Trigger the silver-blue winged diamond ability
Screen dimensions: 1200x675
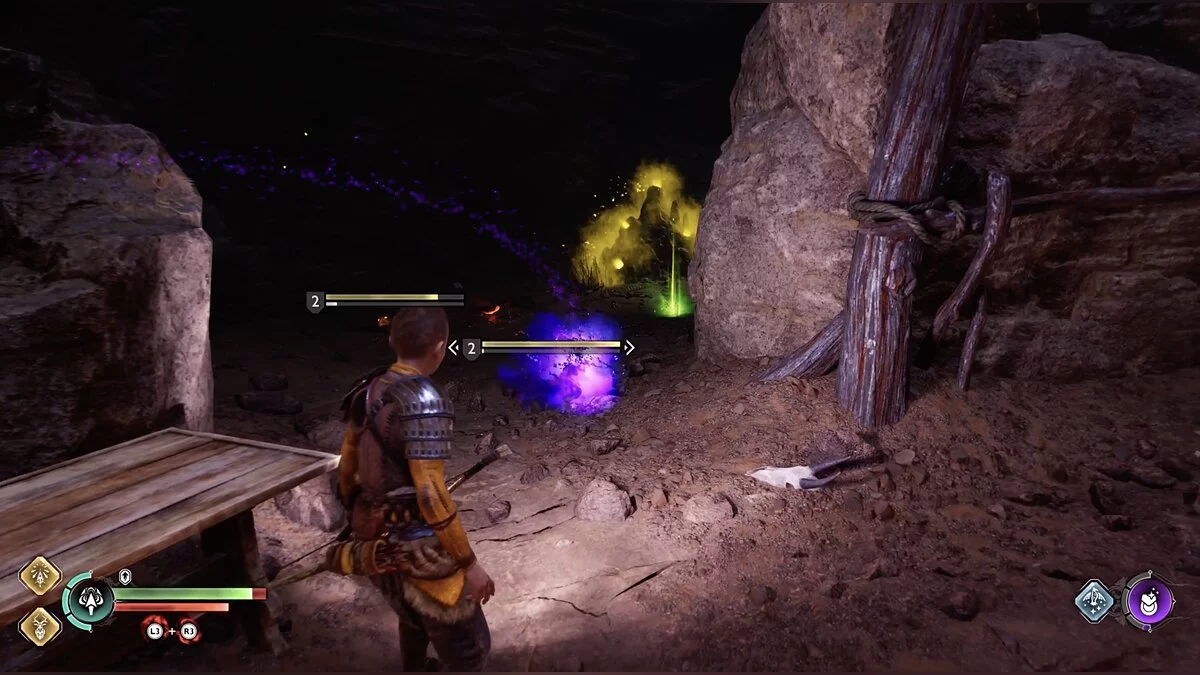coord(1095,601)
